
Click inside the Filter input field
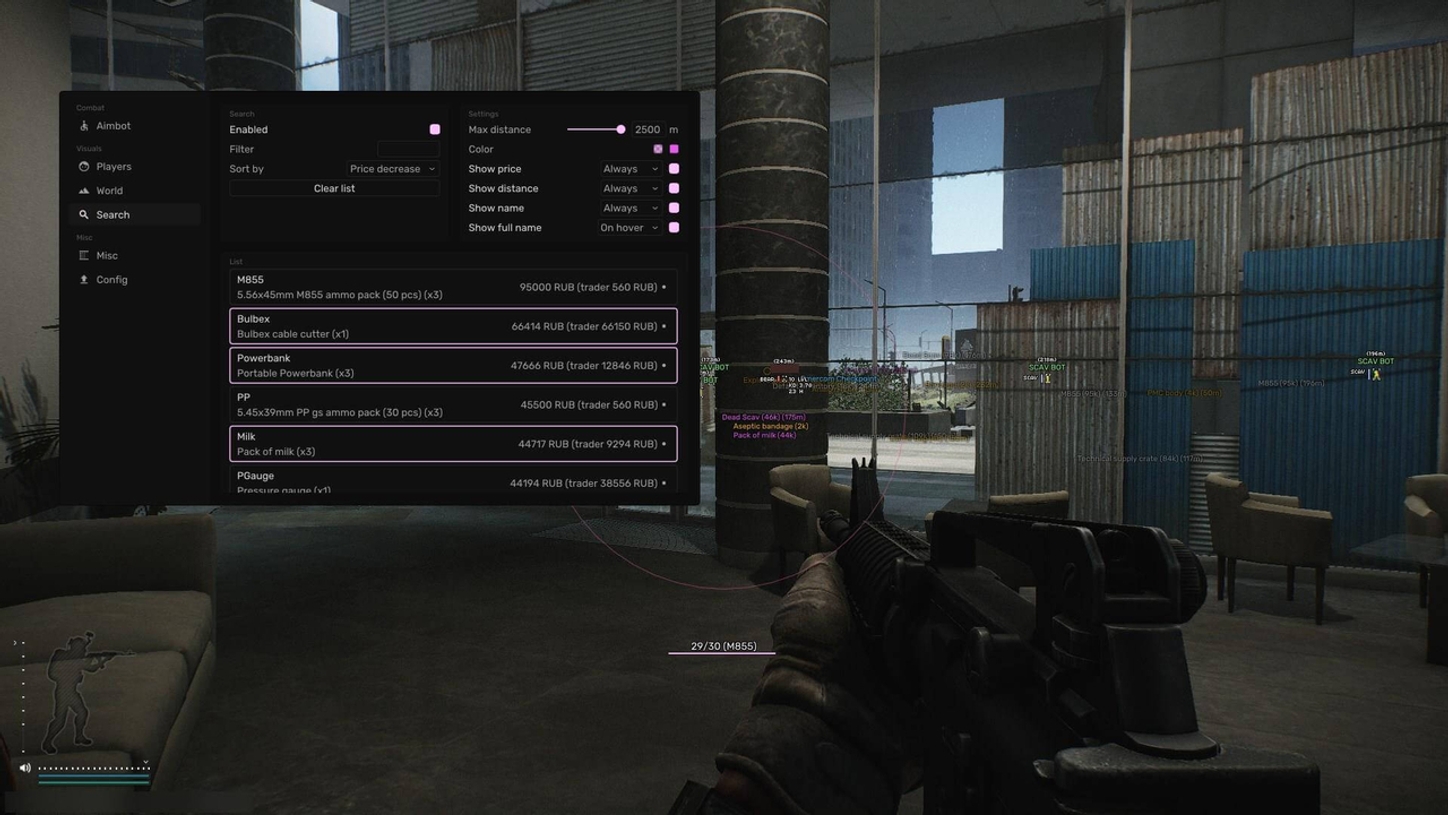[410, 149]
